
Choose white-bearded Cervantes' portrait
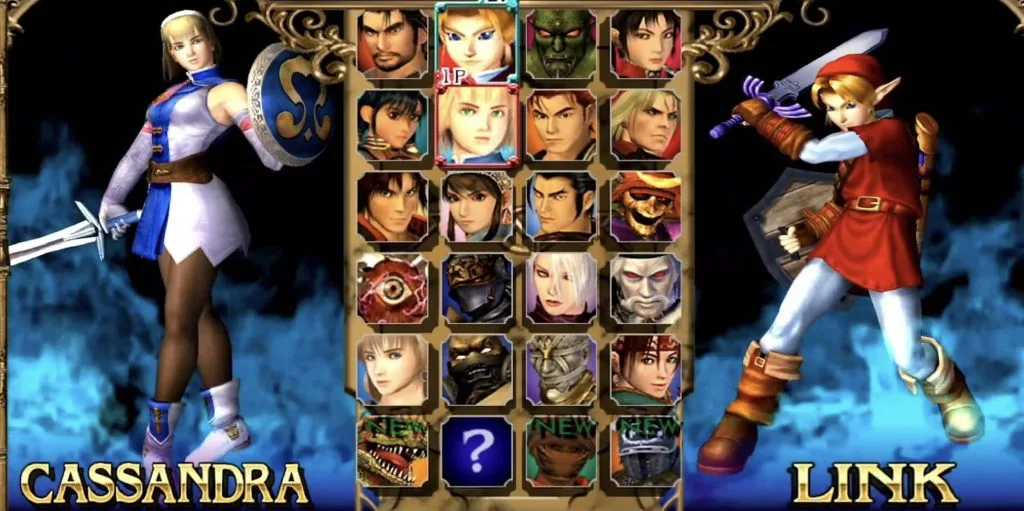coord(646,288)
